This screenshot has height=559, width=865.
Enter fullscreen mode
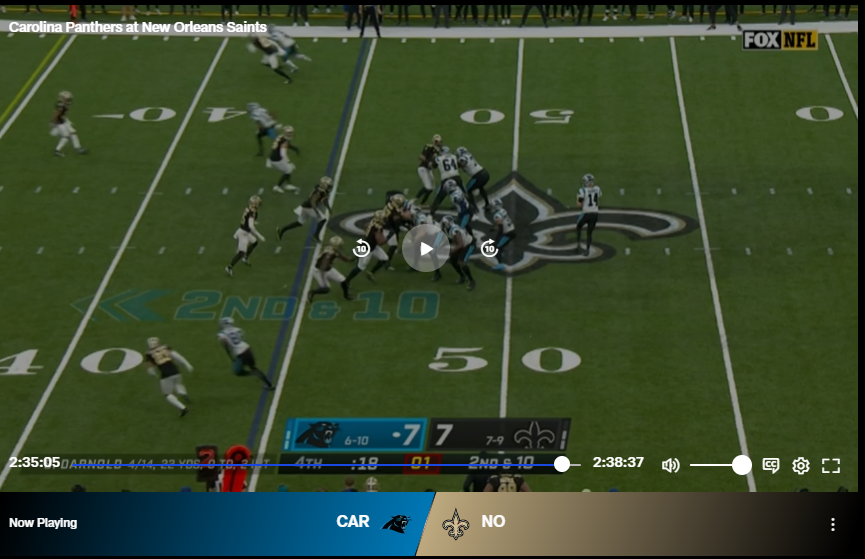tap(831, 465)
